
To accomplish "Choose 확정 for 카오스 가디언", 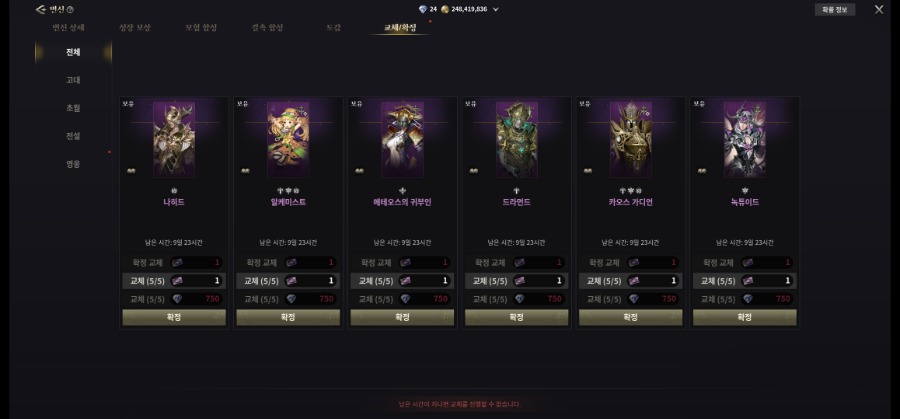I will tap(630, 317).
